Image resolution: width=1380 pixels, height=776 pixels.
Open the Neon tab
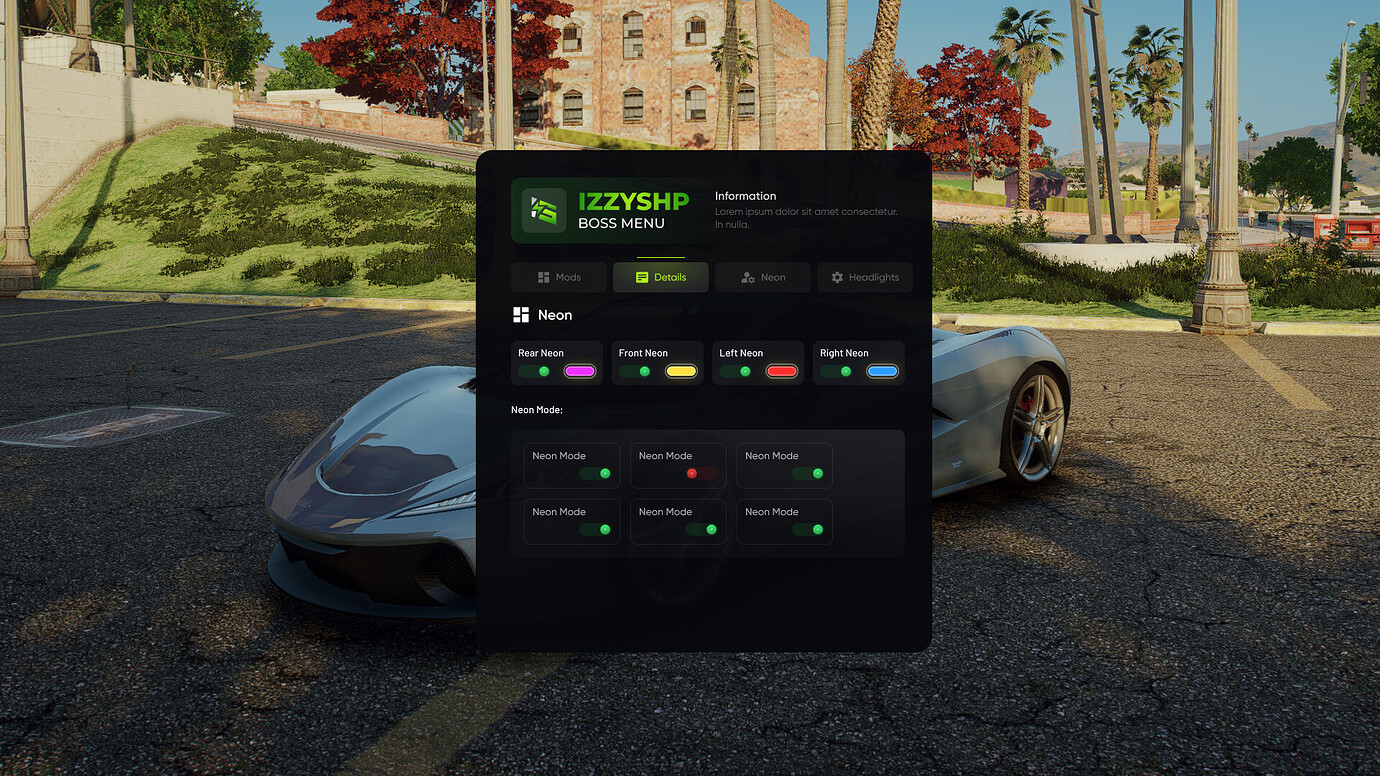click(762, 277)
